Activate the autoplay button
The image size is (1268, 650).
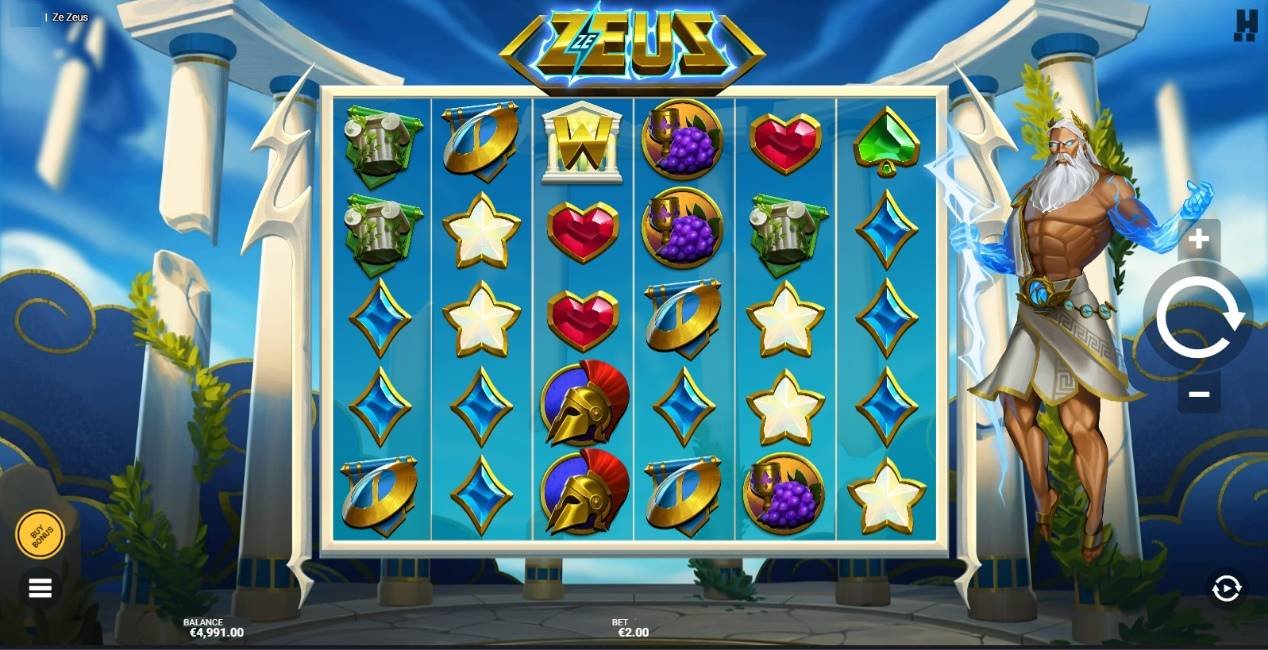[1226, 589]
